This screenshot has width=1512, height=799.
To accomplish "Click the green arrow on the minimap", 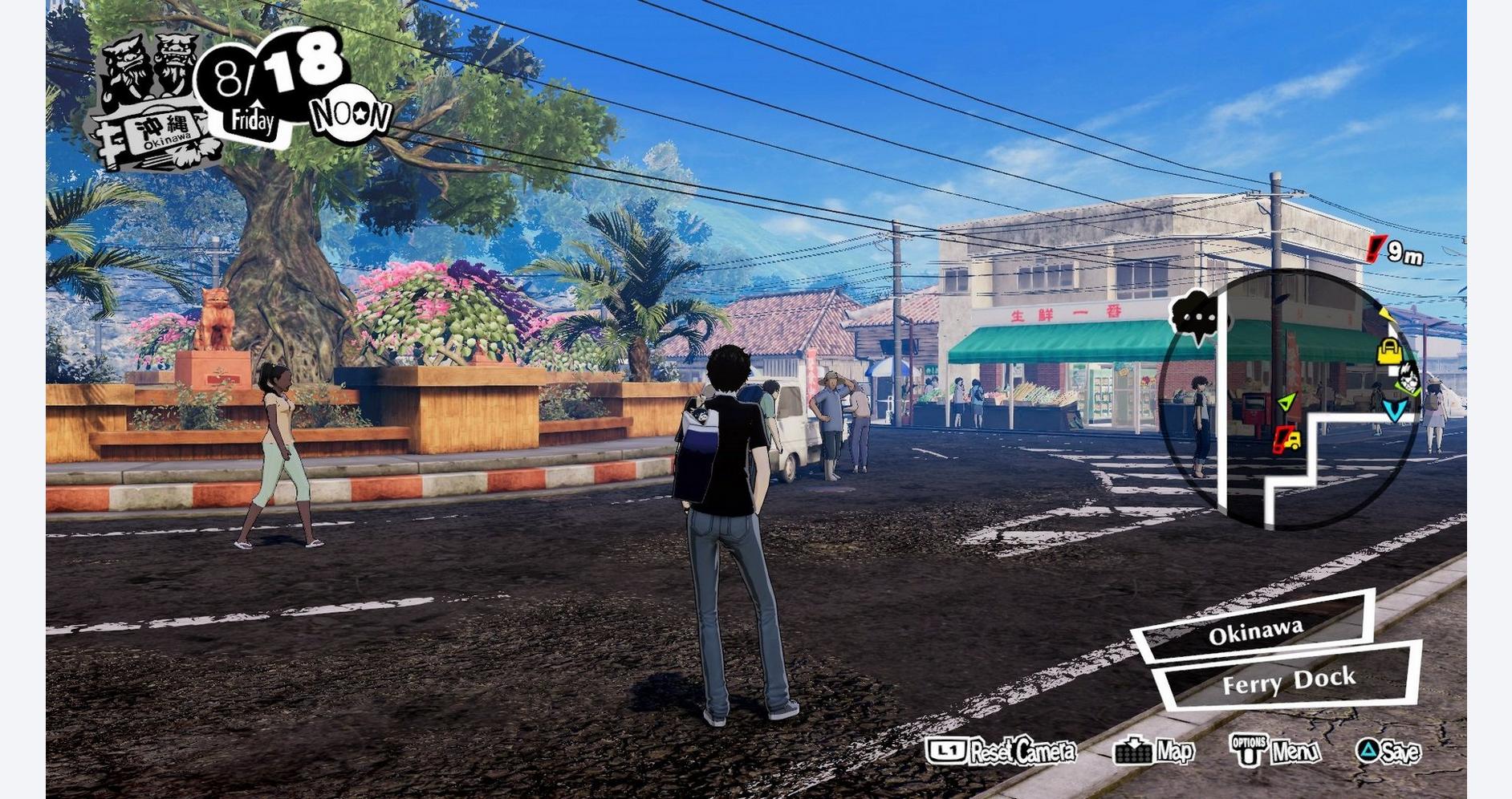I will click(1286, 402).
